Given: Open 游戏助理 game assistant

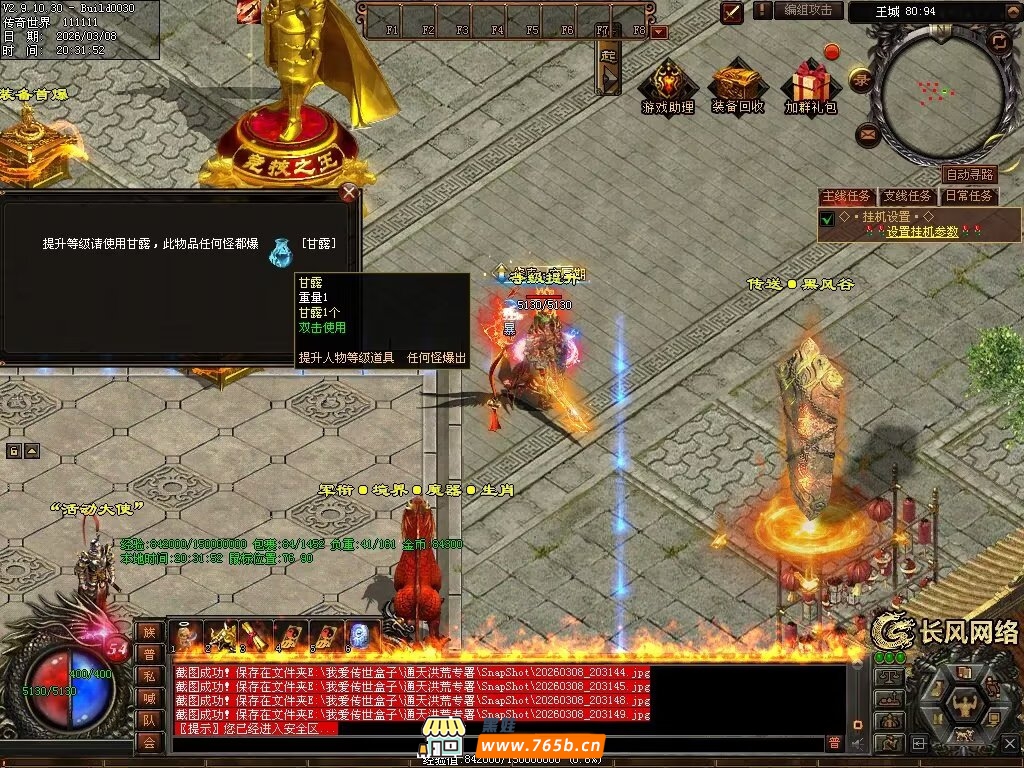Looking at the screenshot, I should [667, 83].
